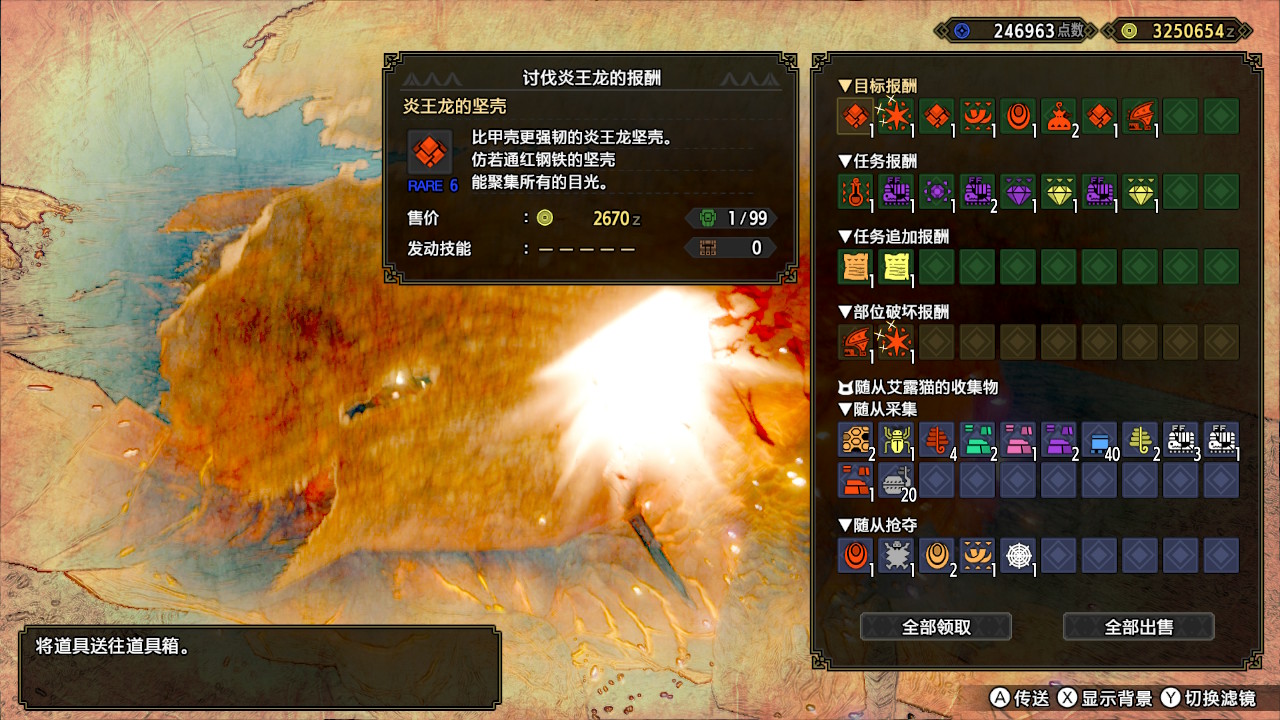The height and width of the screenshot is (720, 1280).
Task: Claim all rewards with 全部领取
Action: (x=936, y=627)
